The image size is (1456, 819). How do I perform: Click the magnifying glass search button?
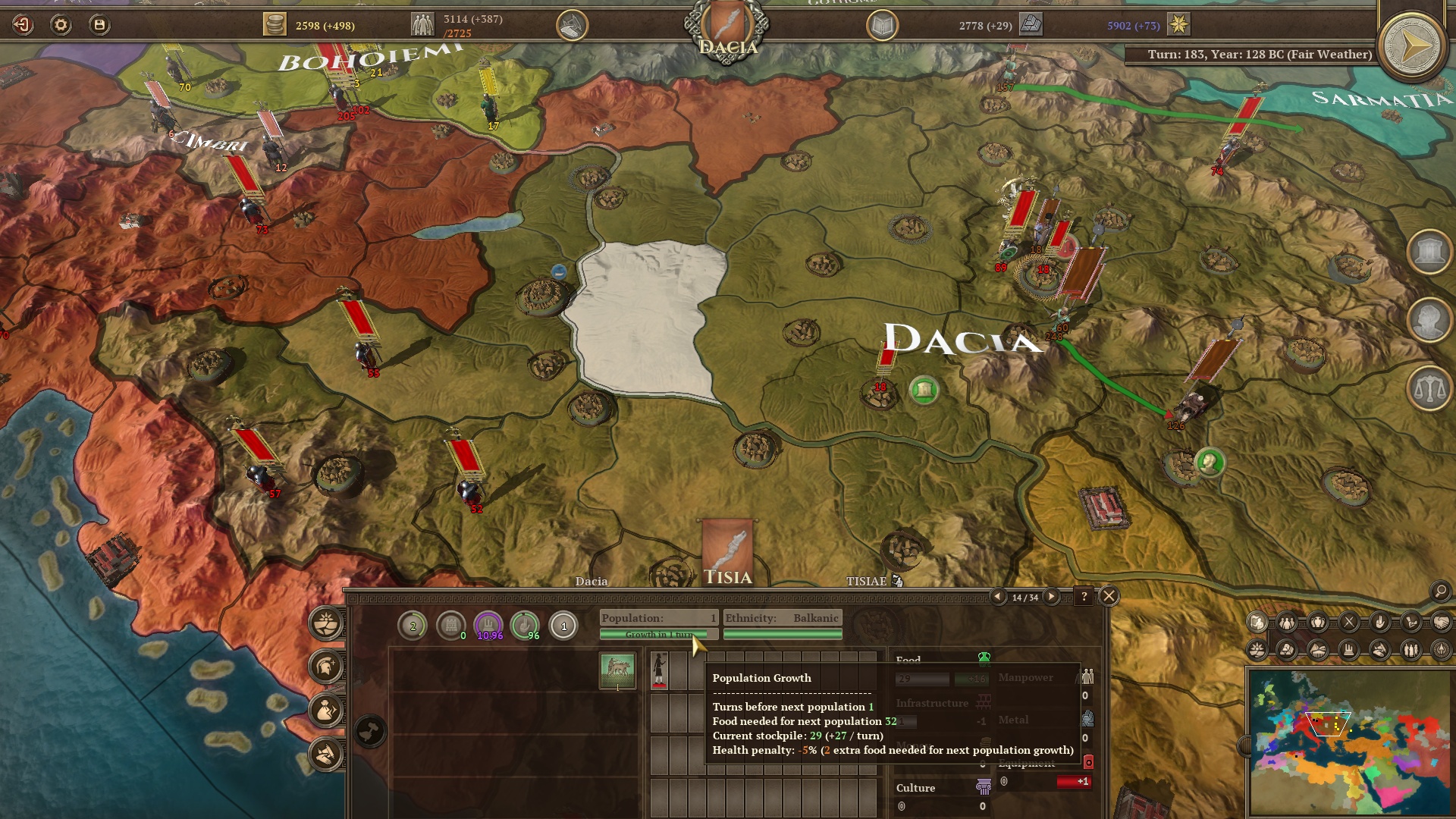(x=1439, y=591)
